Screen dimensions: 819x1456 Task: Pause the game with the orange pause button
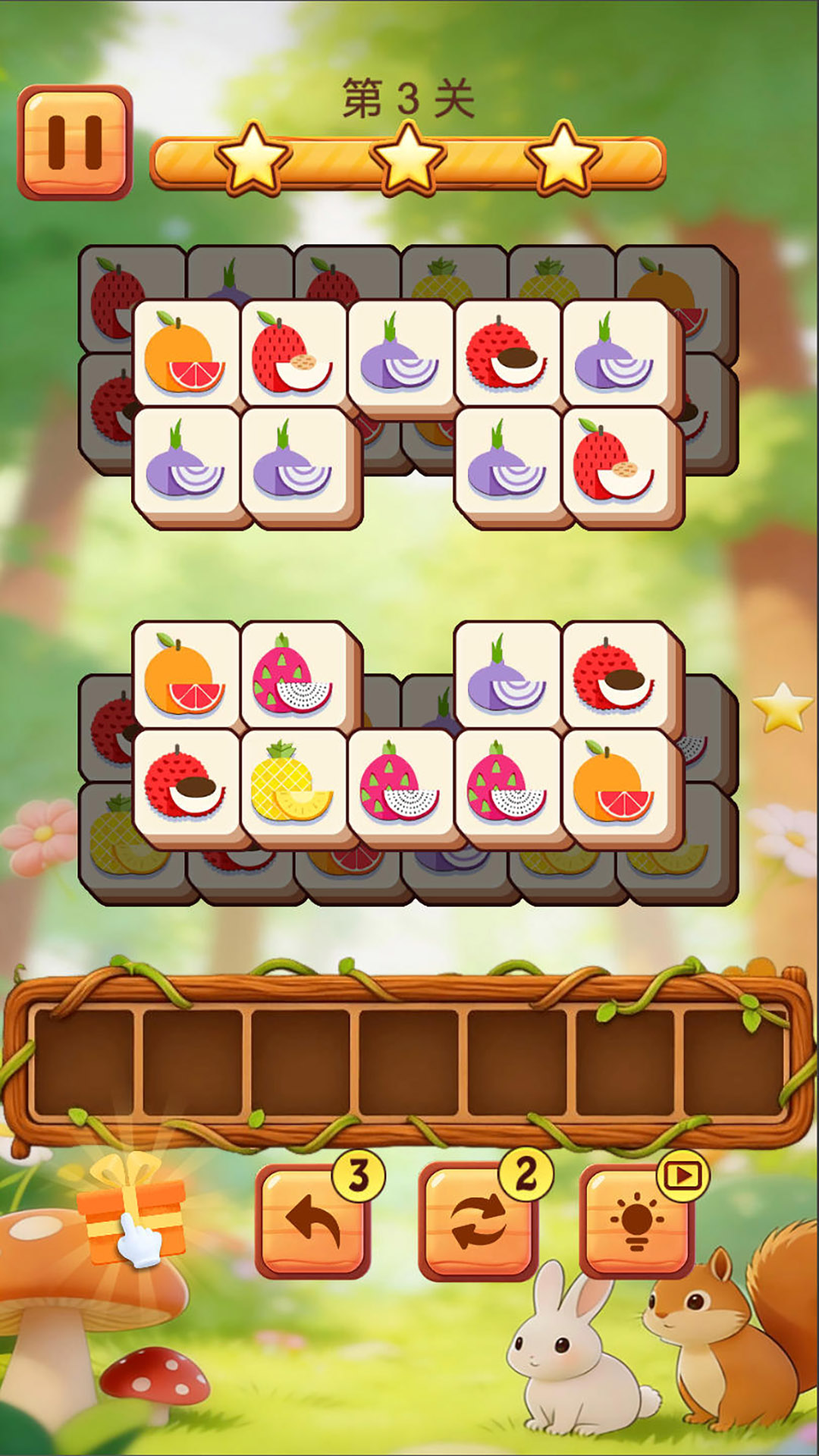point(74,142)
